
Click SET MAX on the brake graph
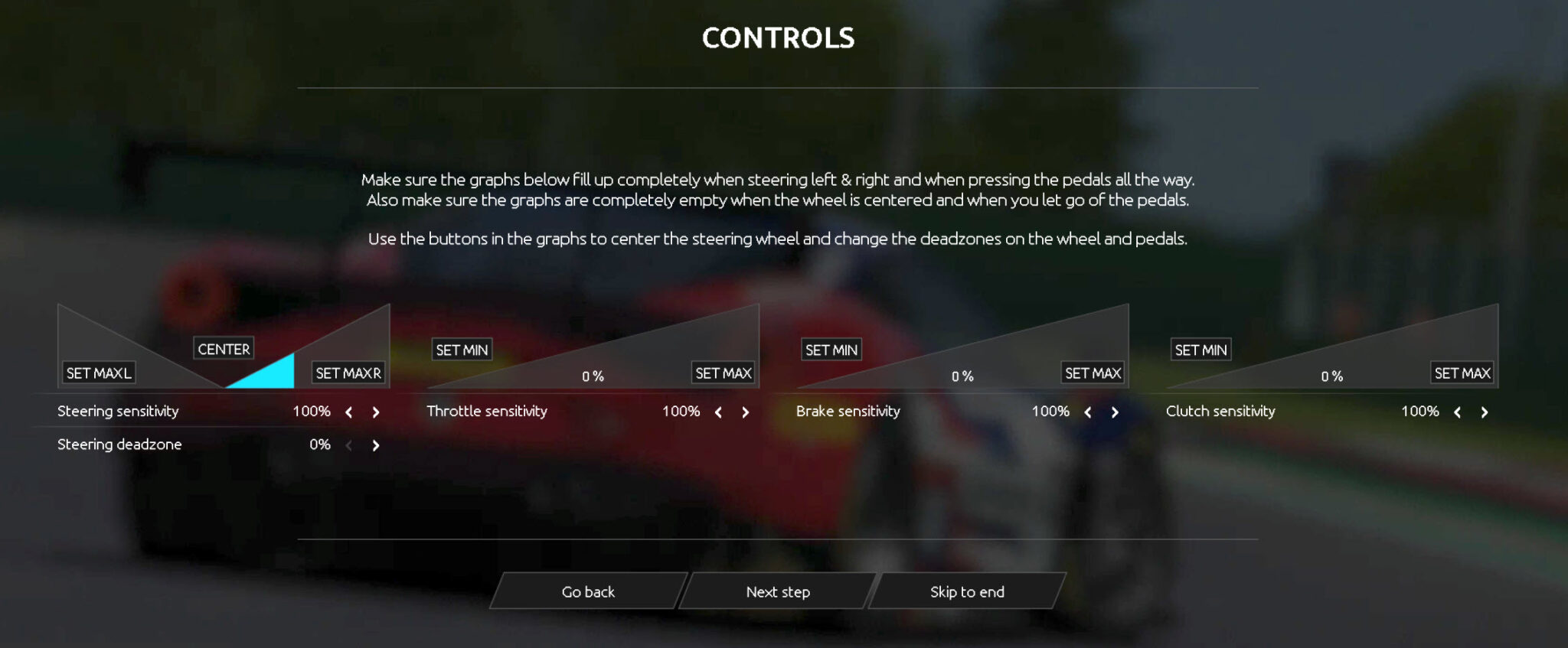click(x=1092, y=373)
